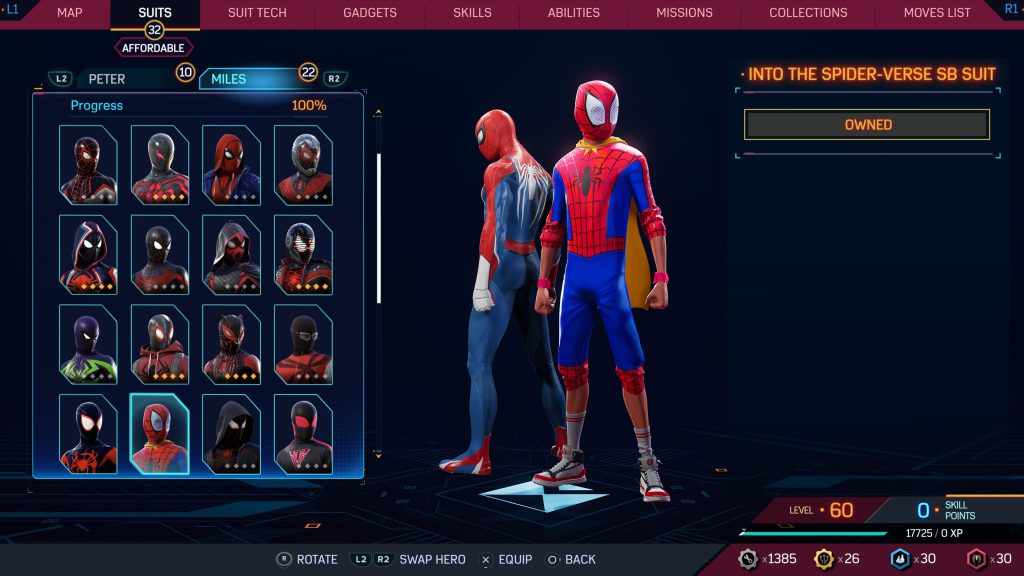Viewport: 1024px width, 576px height.
Task: Click the suit list scrollbar
Action: pos(378,228)
